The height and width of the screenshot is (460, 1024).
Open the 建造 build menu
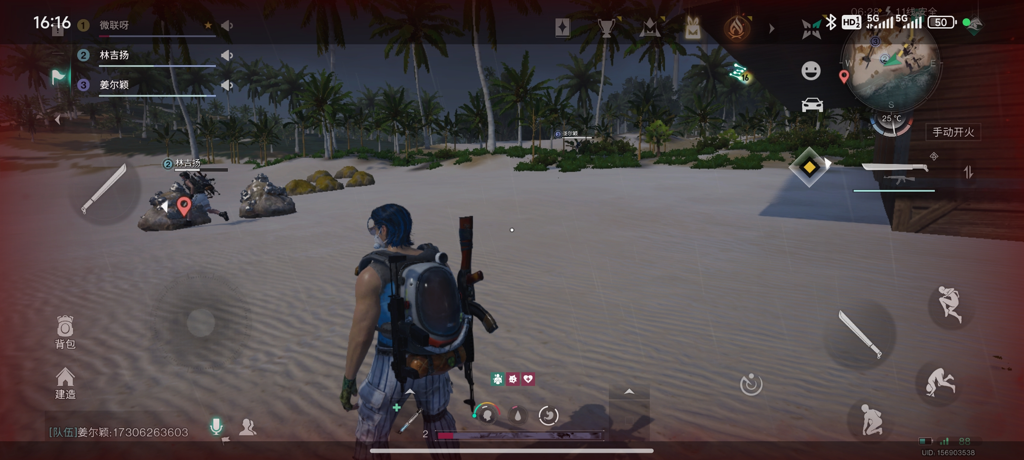tap(65, 382)
